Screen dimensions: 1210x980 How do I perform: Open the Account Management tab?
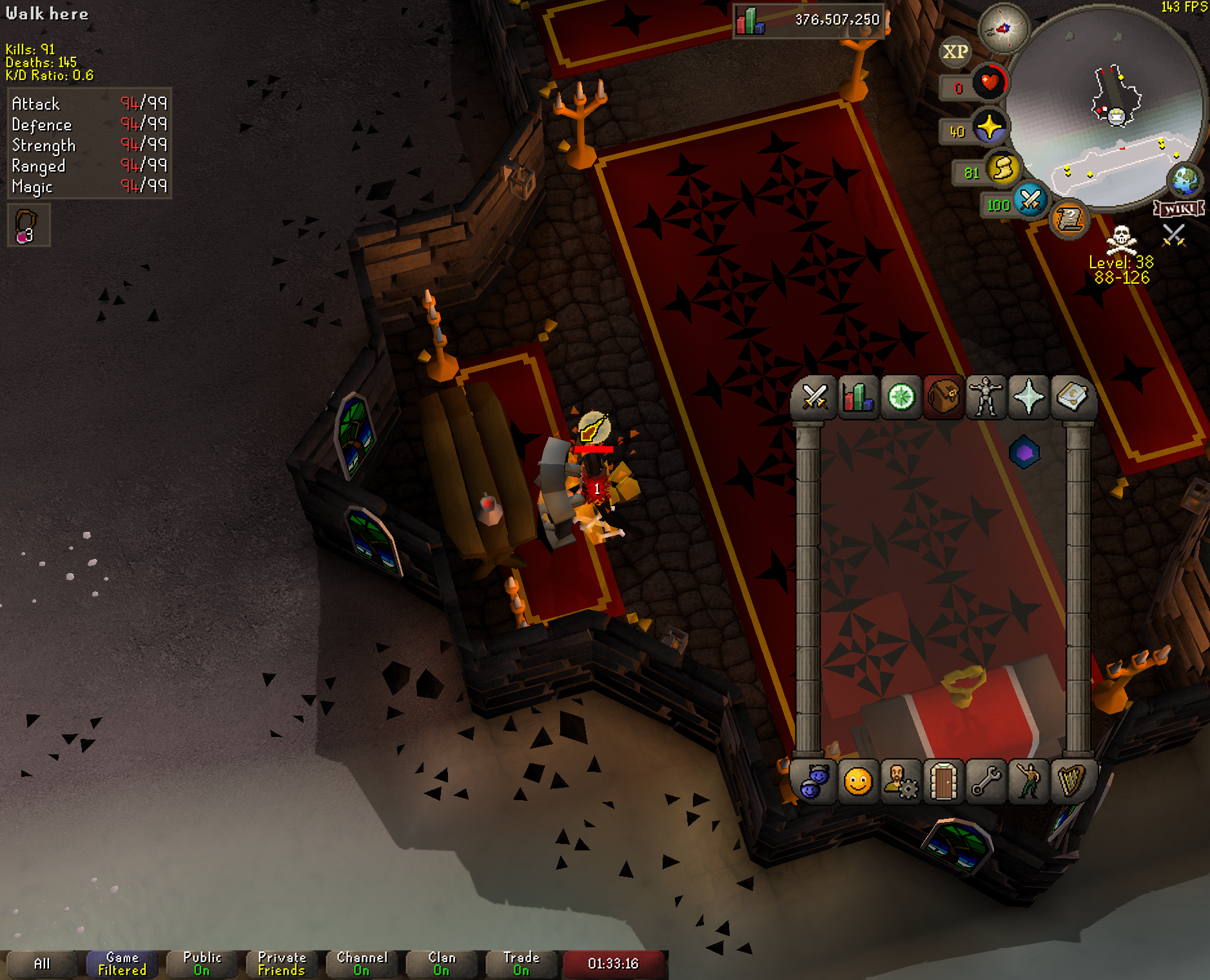point(901,782)
